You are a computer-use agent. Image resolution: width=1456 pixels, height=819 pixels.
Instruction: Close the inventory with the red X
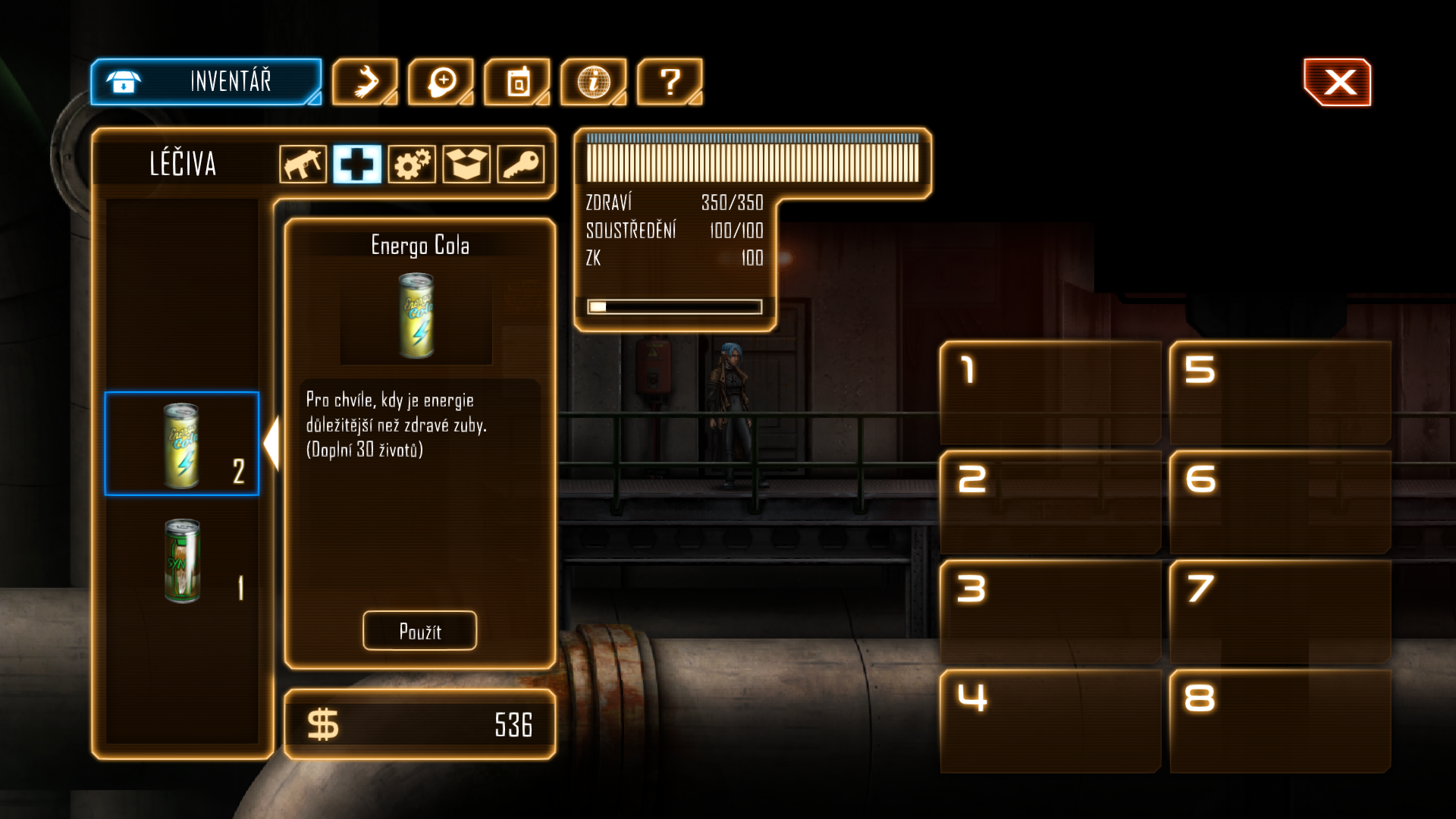[x=1338, y=82]
